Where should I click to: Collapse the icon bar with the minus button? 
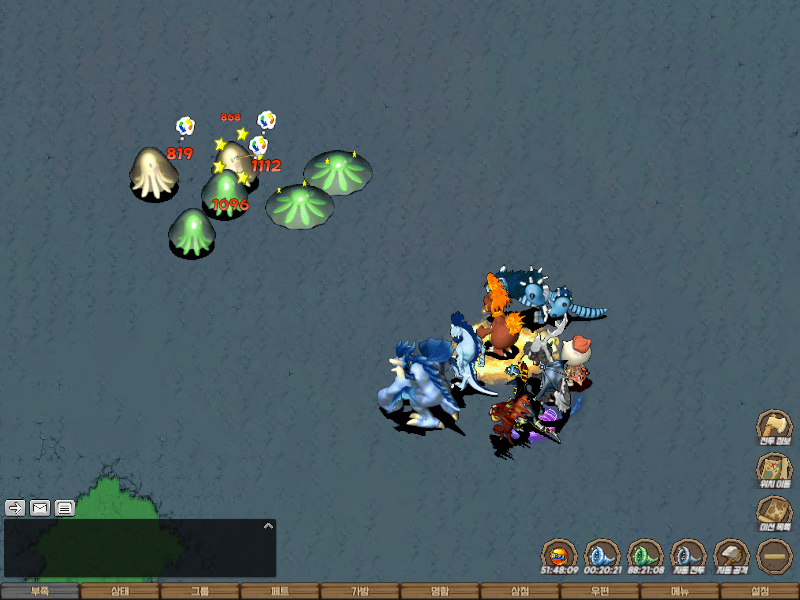(774, 555)
